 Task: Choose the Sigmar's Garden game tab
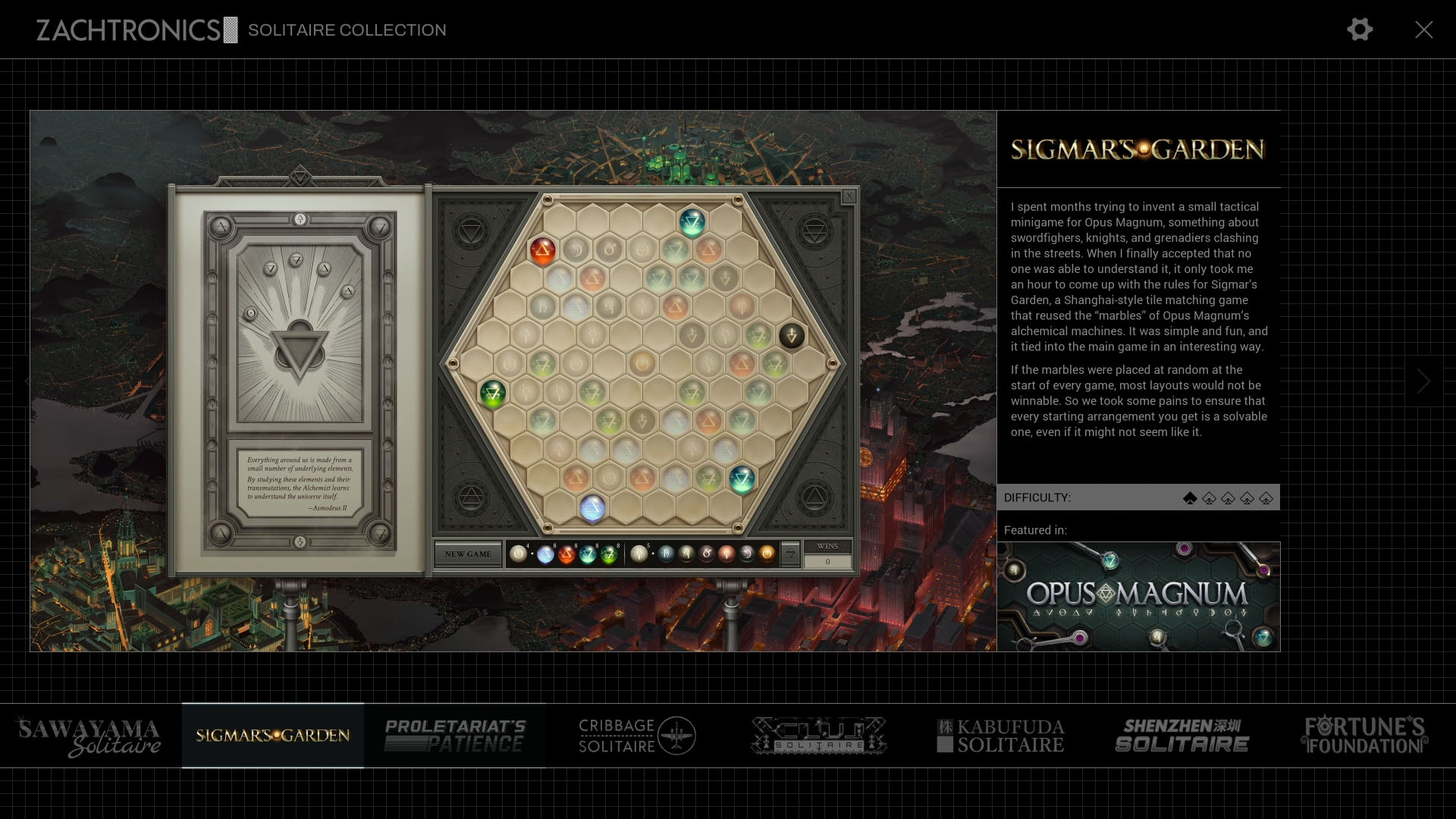click(273, 736)
